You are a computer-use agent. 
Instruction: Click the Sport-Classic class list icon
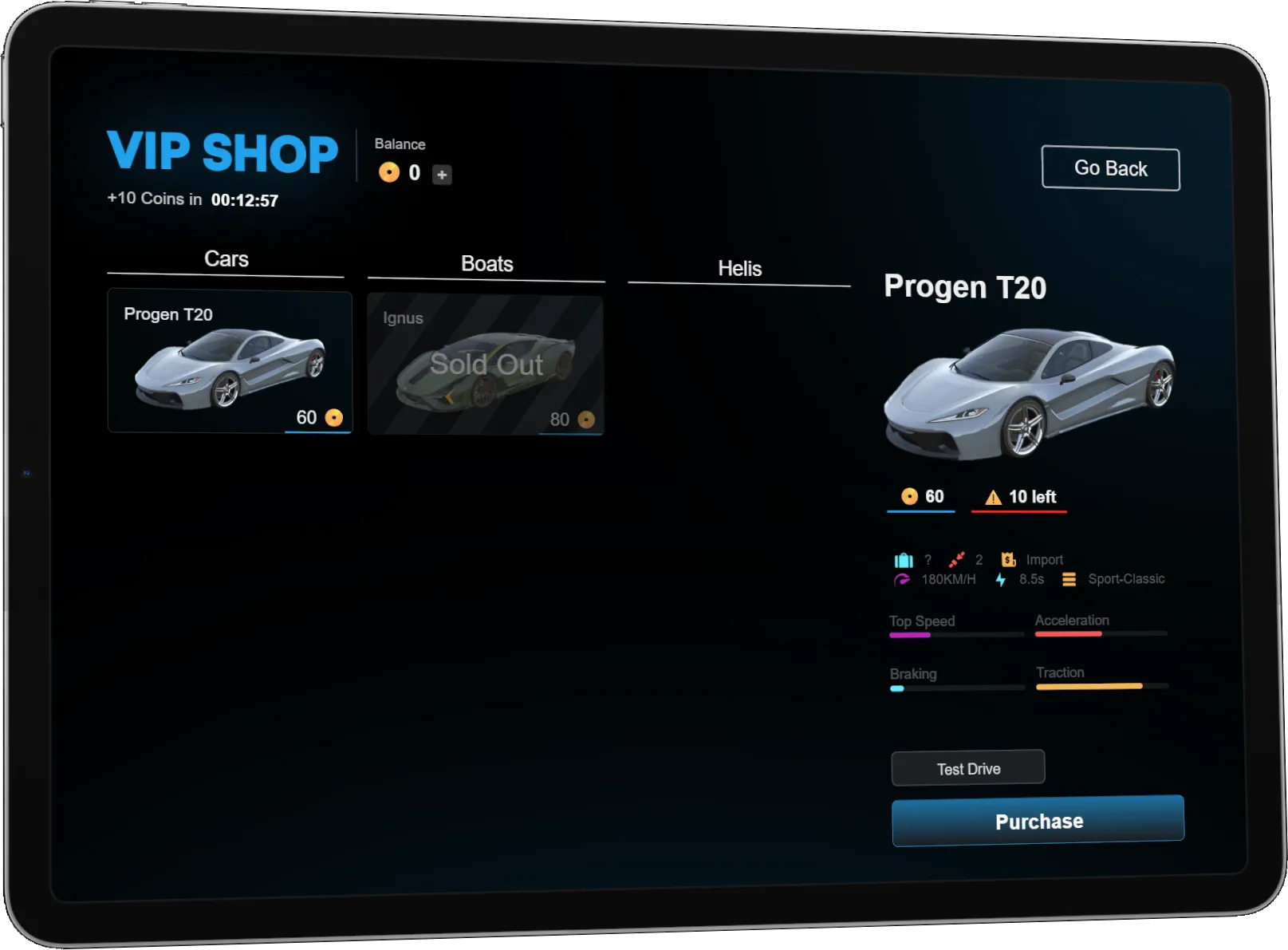click(1068, 579)
